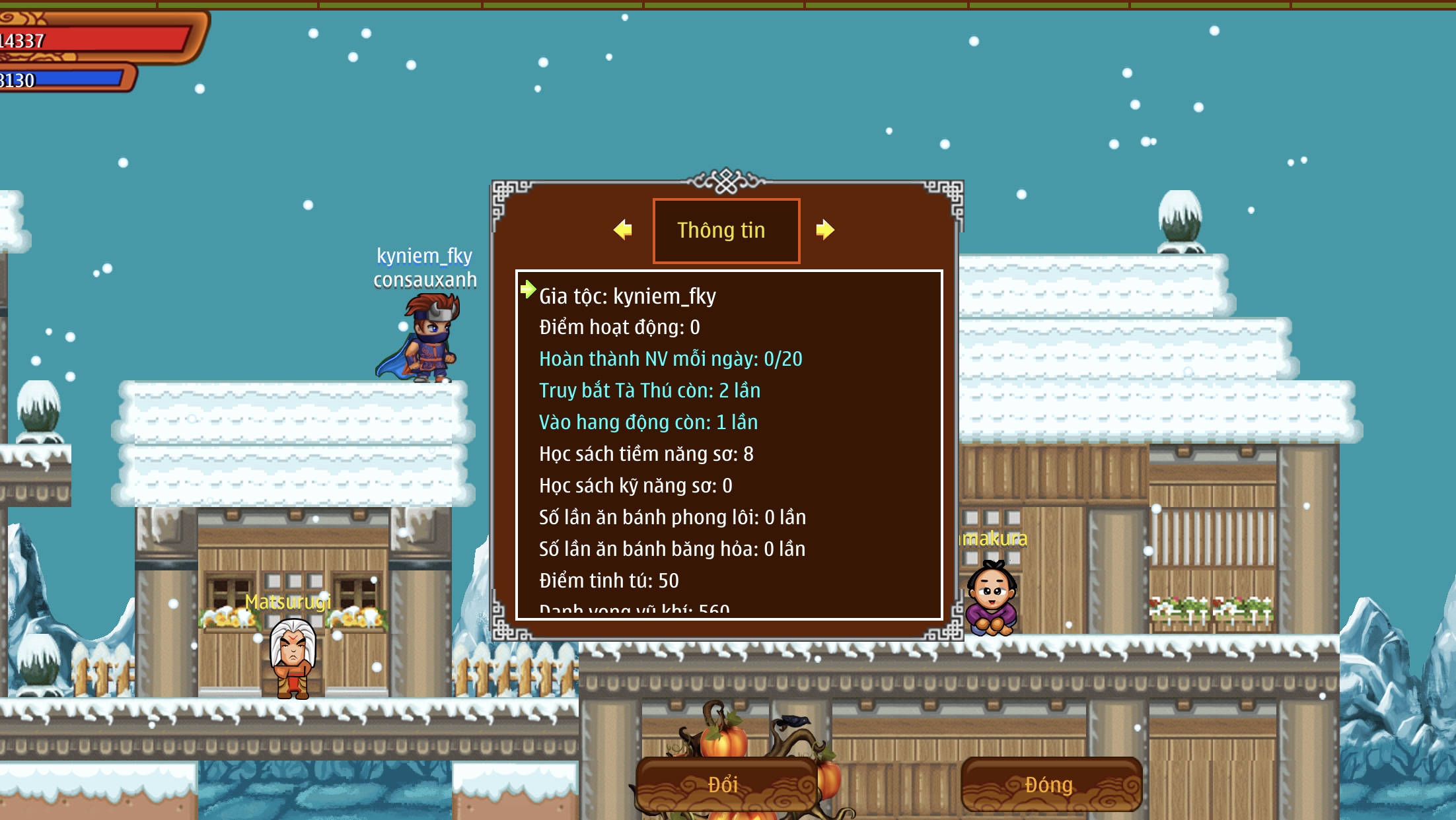Choose the Truy bắt Tà Thú row
The width and height of the screenshot is (1456, 820).
649,391
